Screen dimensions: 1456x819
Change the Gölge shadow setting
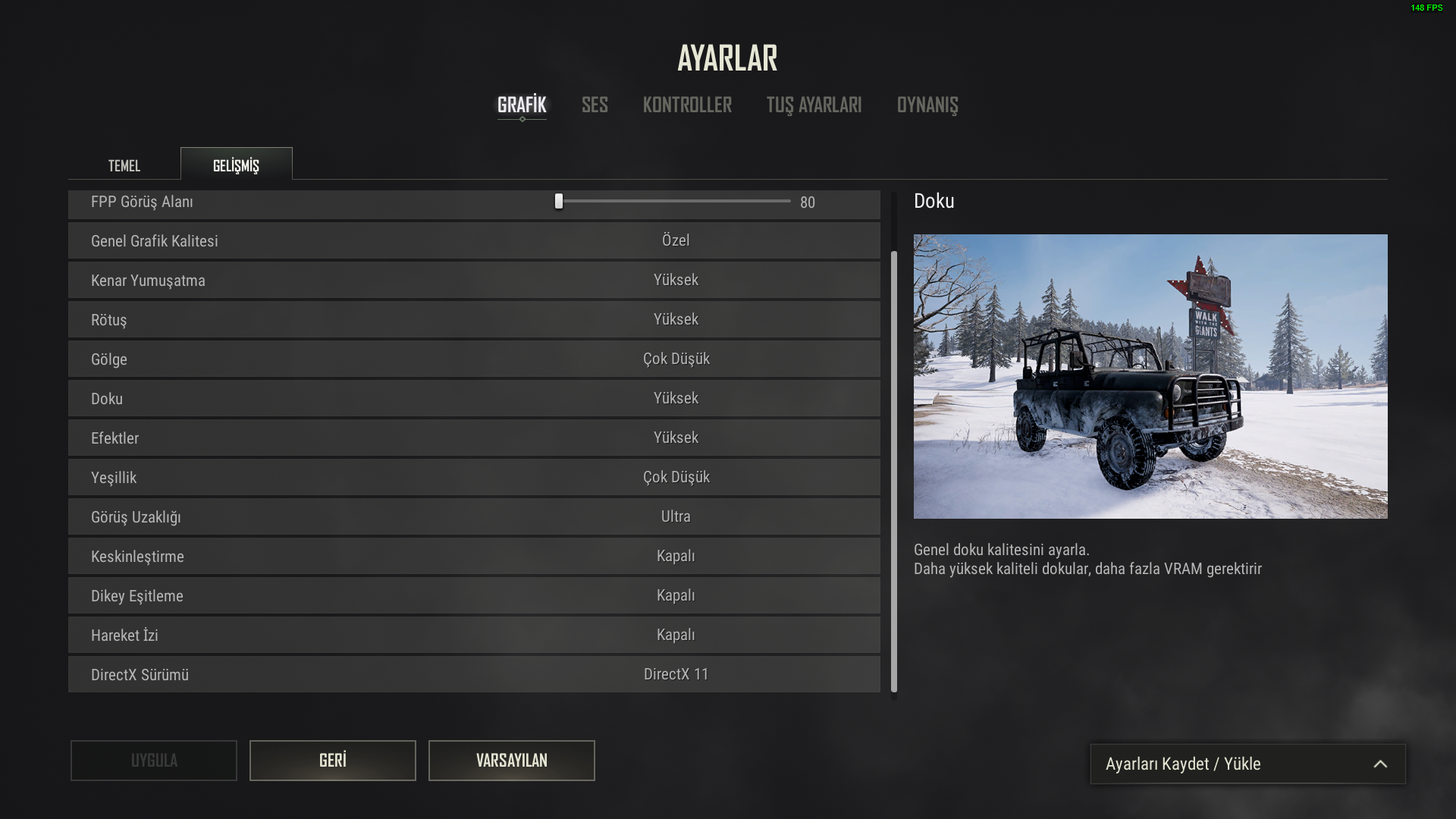[x=676, y=359]
